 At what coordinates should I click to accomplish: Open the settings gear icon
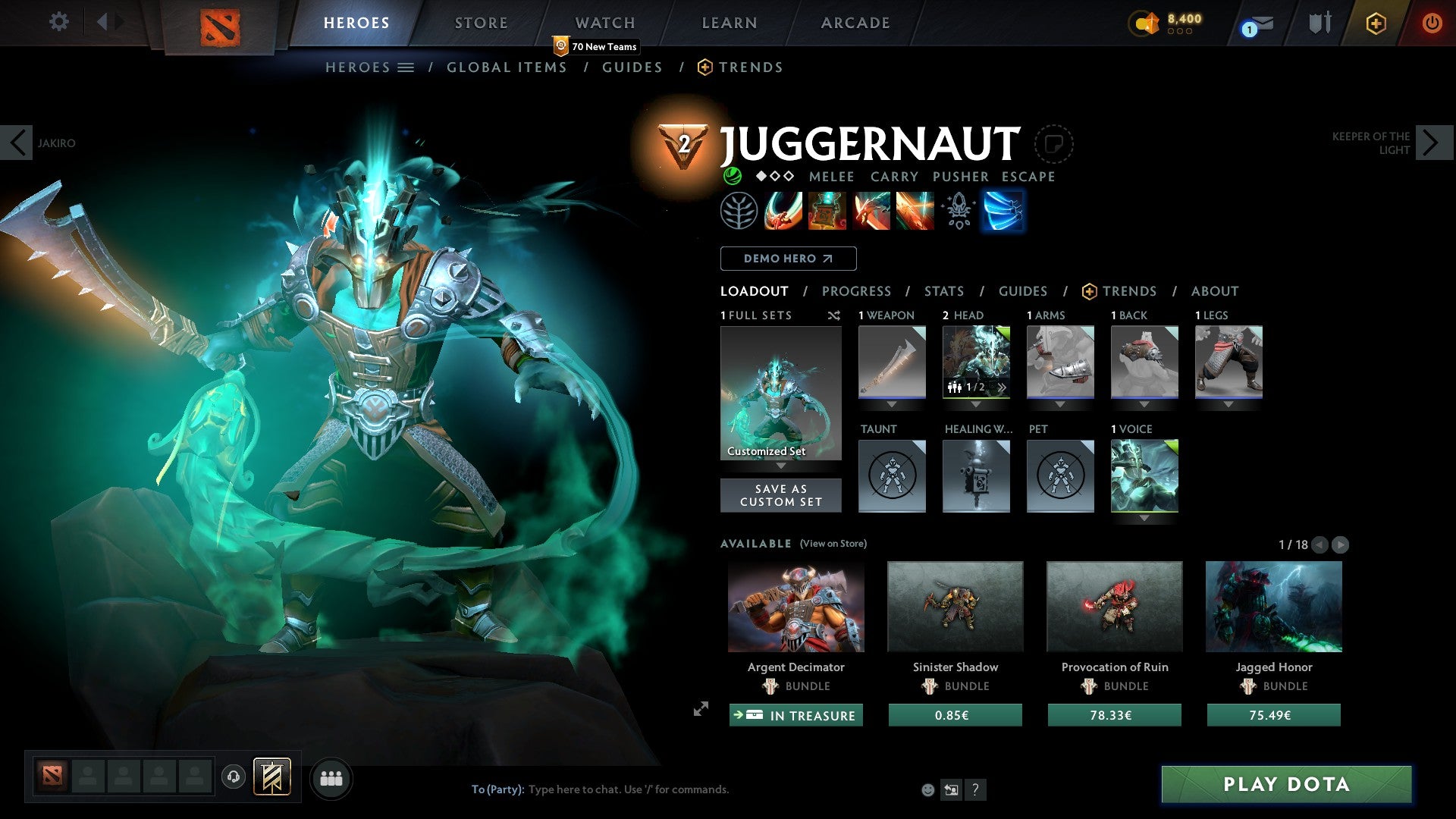58,22
